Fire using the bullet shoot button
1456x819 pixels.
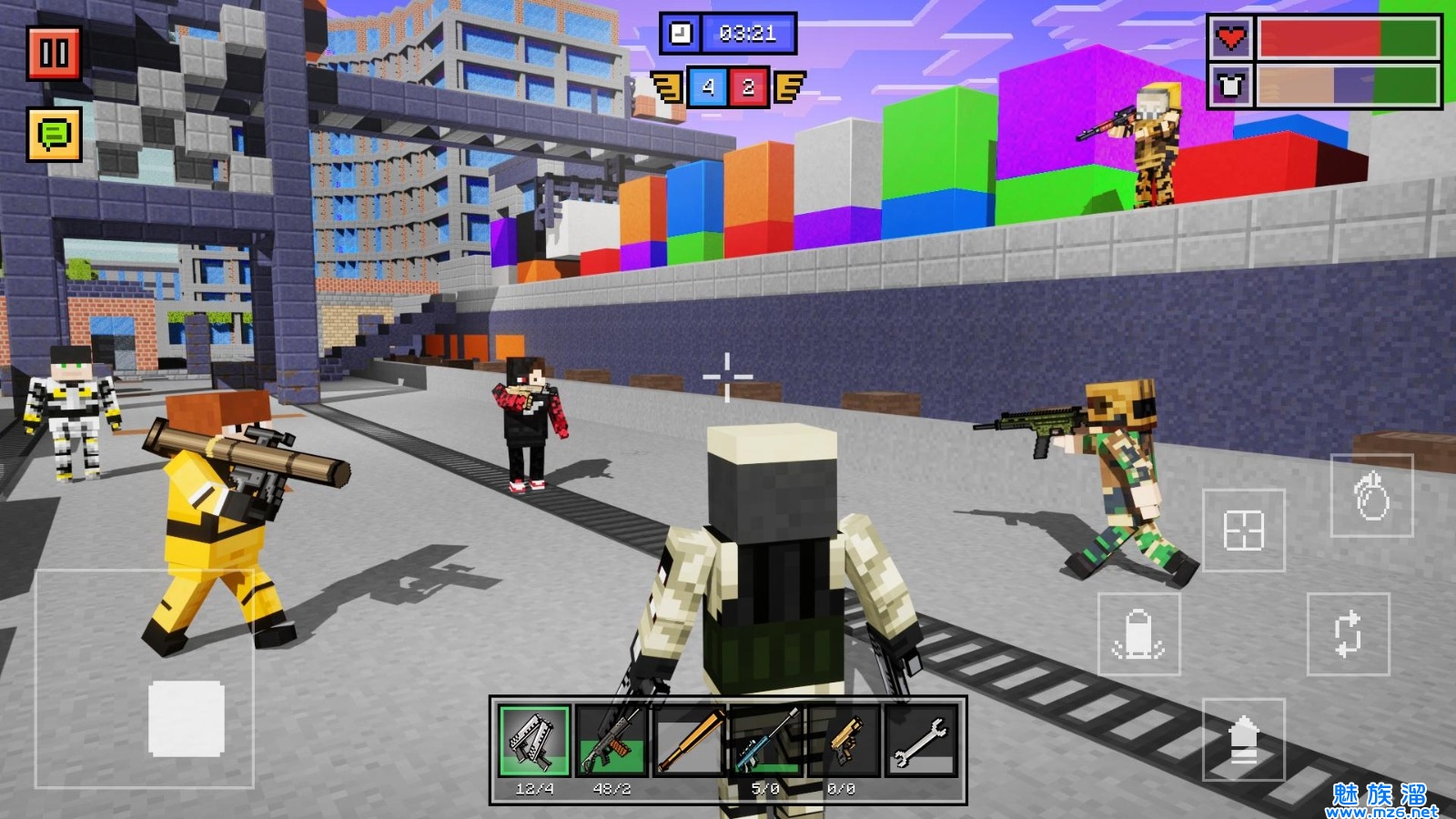pyautogui.click(x=1138, y=634)
